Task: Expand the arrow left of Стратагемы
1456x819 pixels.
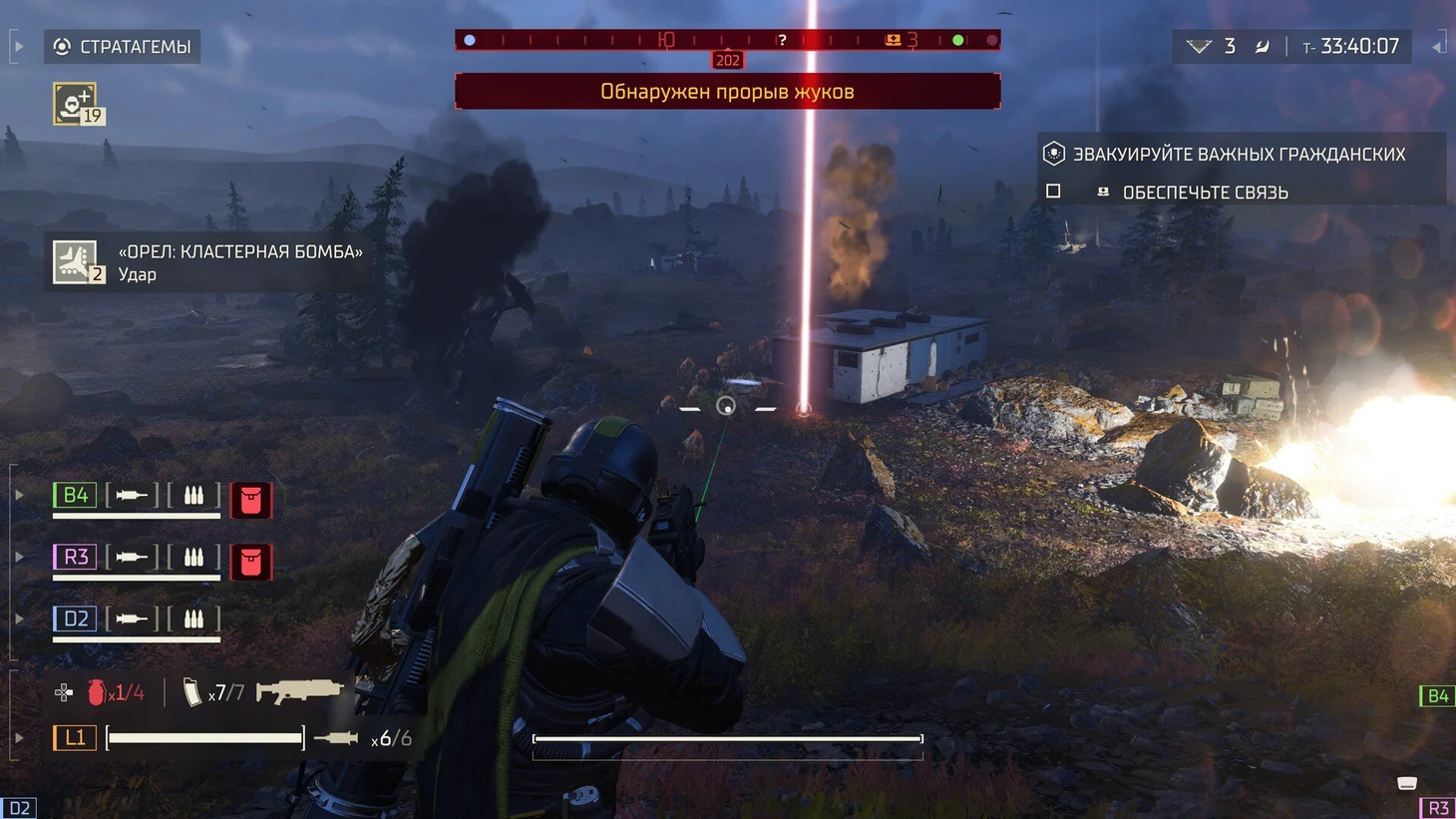Action: (18, 46)
